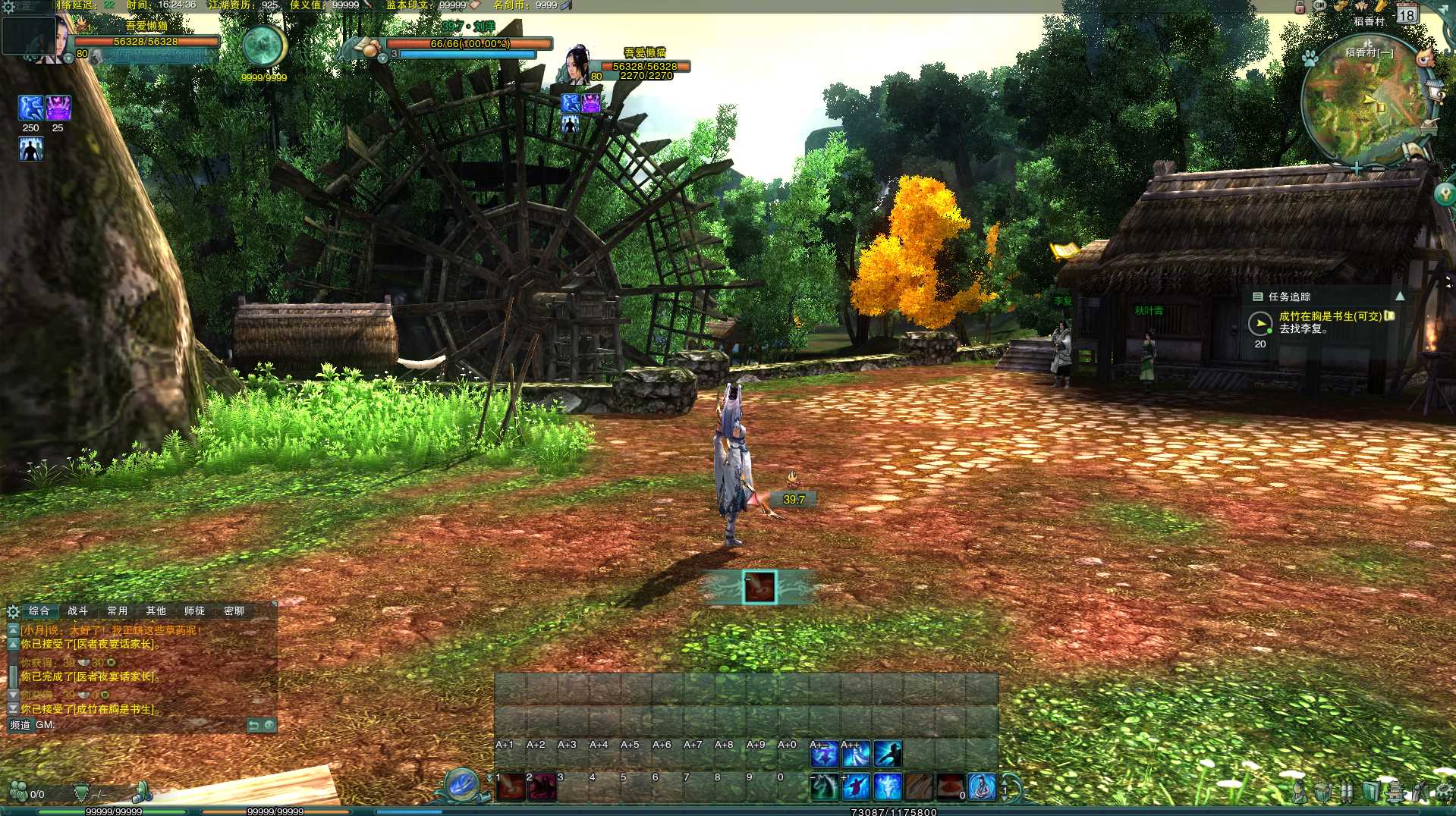1456x816 pixels.
Task: Open the calendar icon showing 18
Action: coord(1407,14)
